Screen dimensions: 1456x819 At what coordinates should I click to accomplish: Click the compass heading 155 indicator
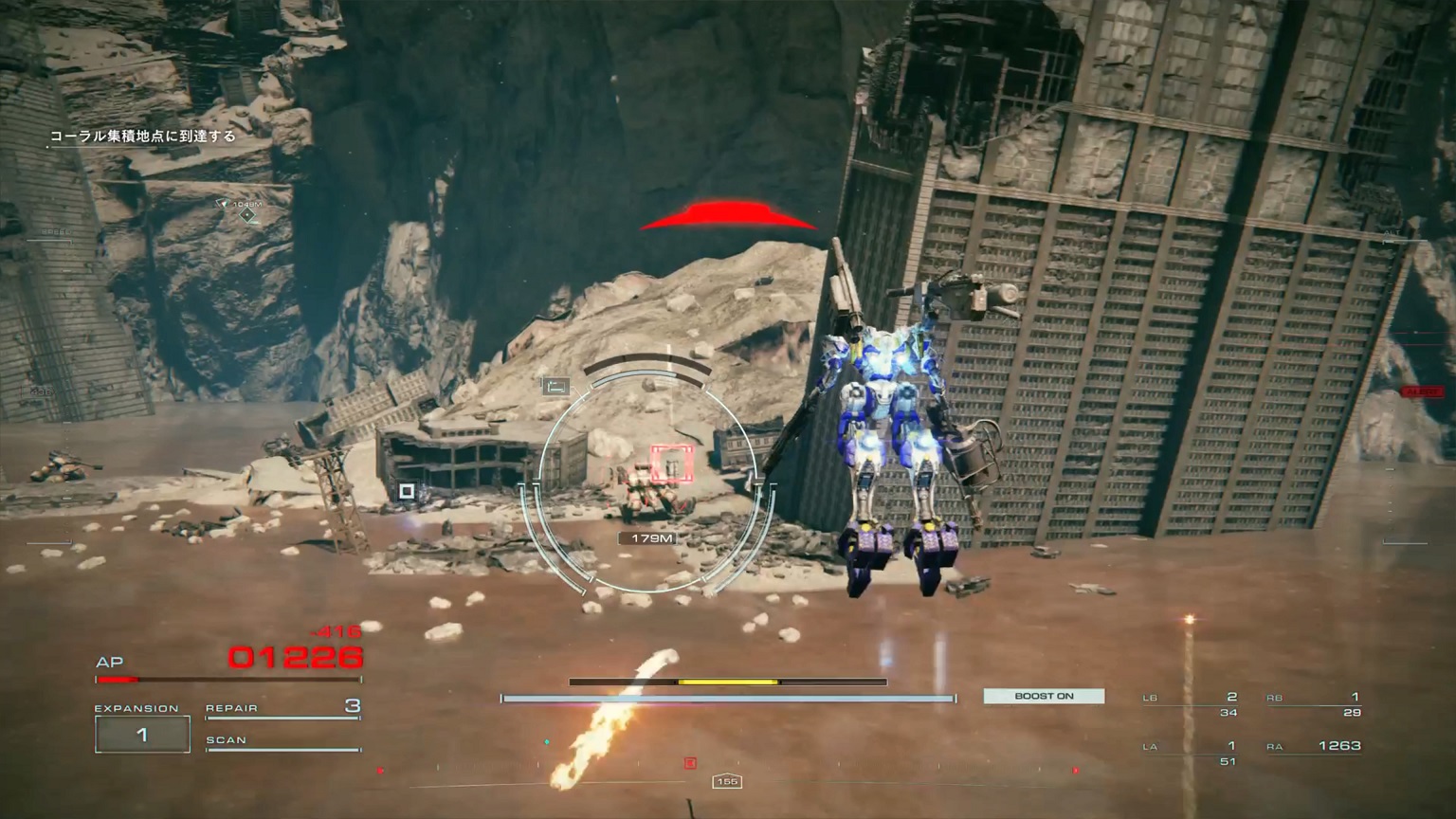(727, 781)
